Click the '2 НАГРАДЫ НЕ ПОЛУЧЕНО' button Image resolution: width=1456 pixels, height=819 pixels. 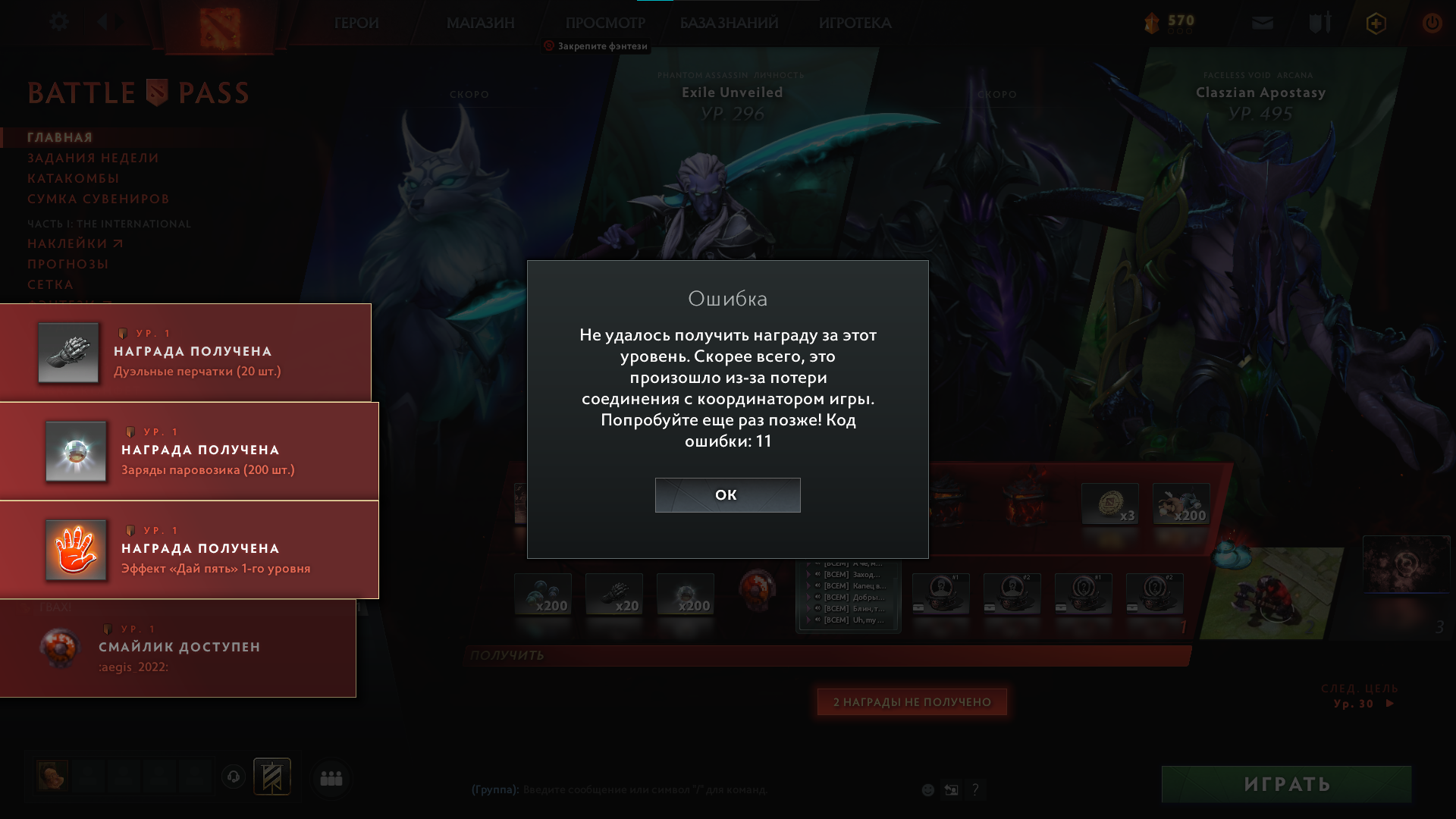pos(912,701)
